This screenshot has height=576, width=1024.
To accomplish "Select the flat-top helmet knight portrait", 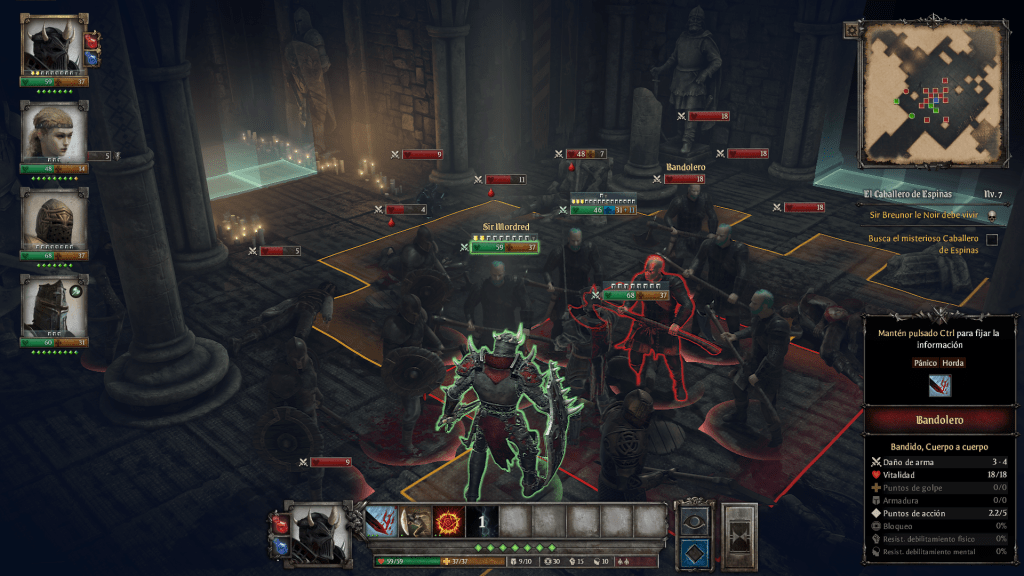I will coord(52,306).
